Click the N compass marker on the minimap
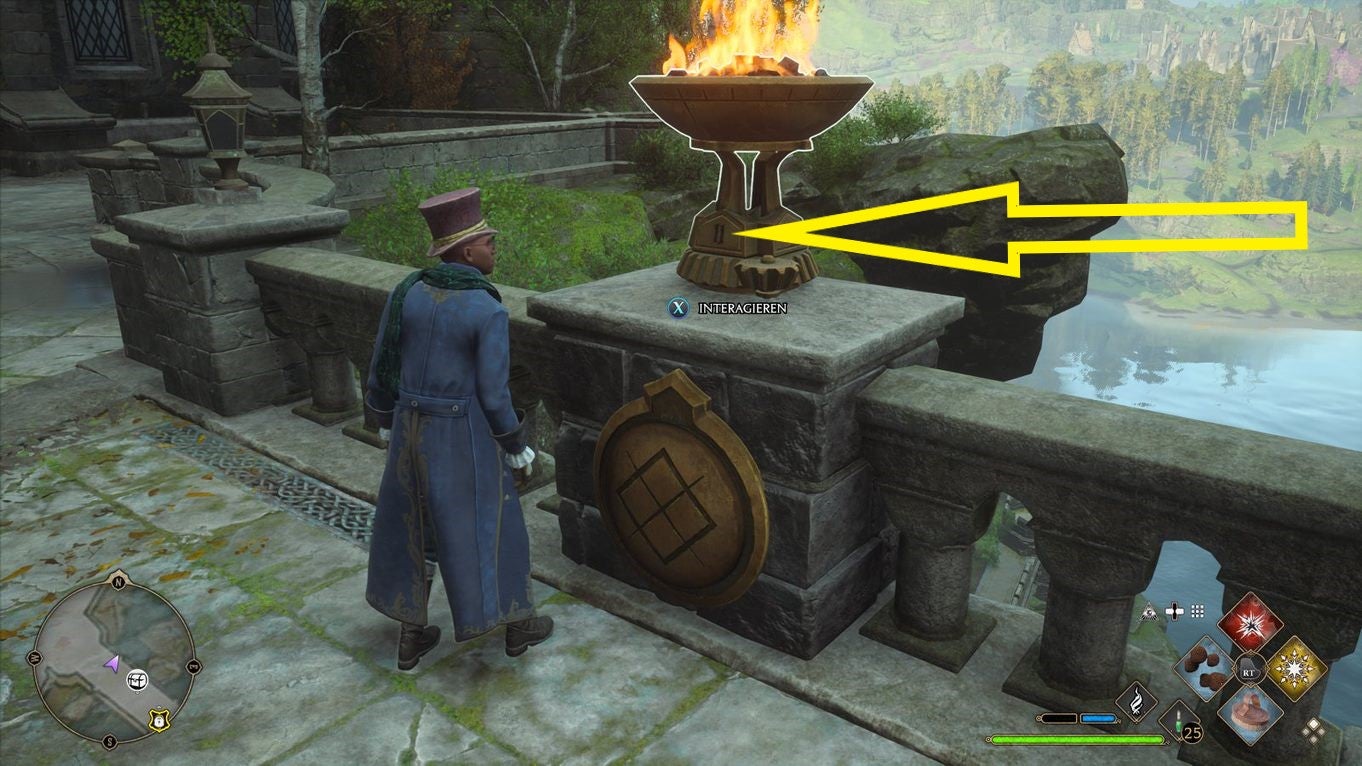The height and width of the screenshot is (766, 1362). pos(119,581)
